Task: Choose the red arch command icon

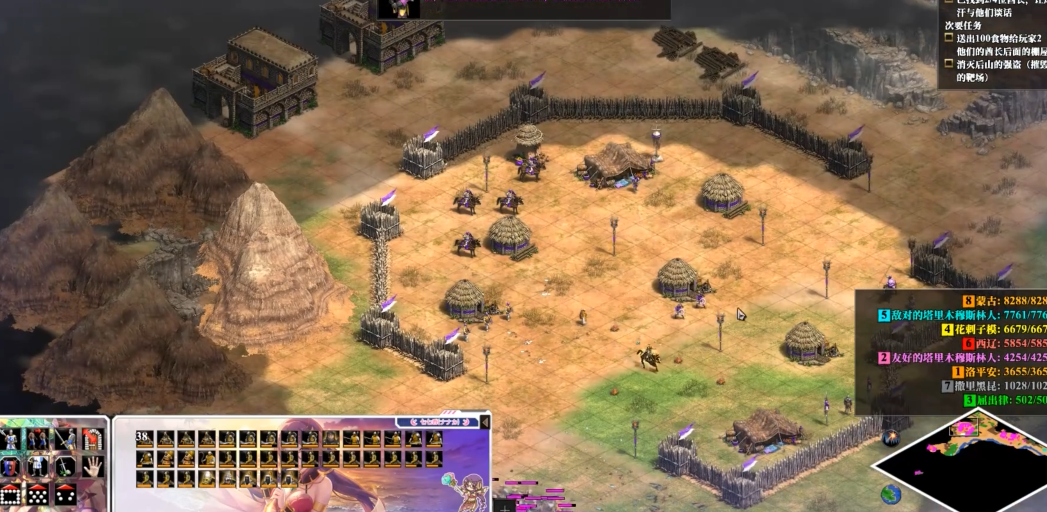Action: (x=92, y=439)
